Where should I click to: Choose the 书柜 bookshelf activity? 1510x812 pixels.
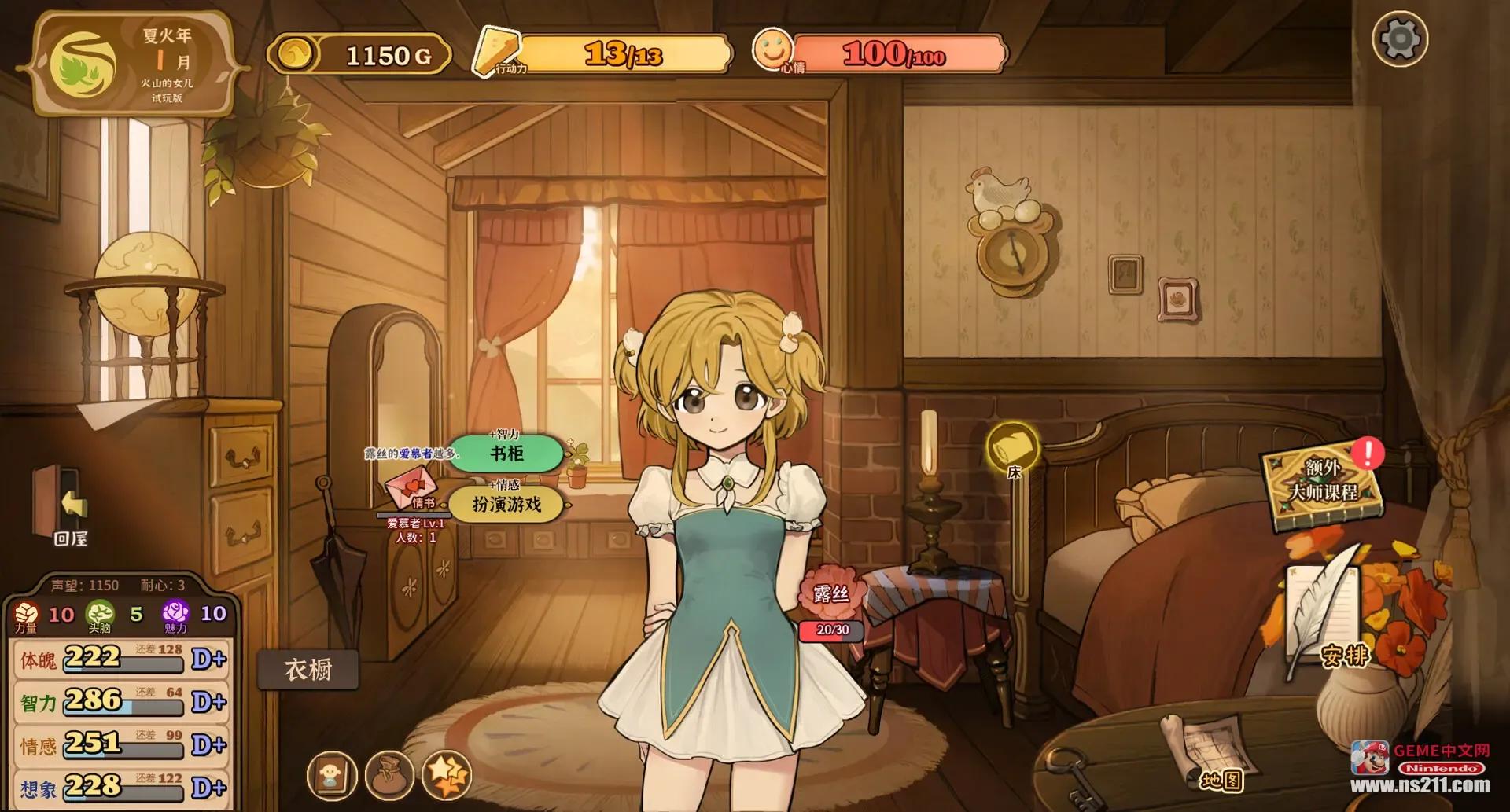point(506,454)
